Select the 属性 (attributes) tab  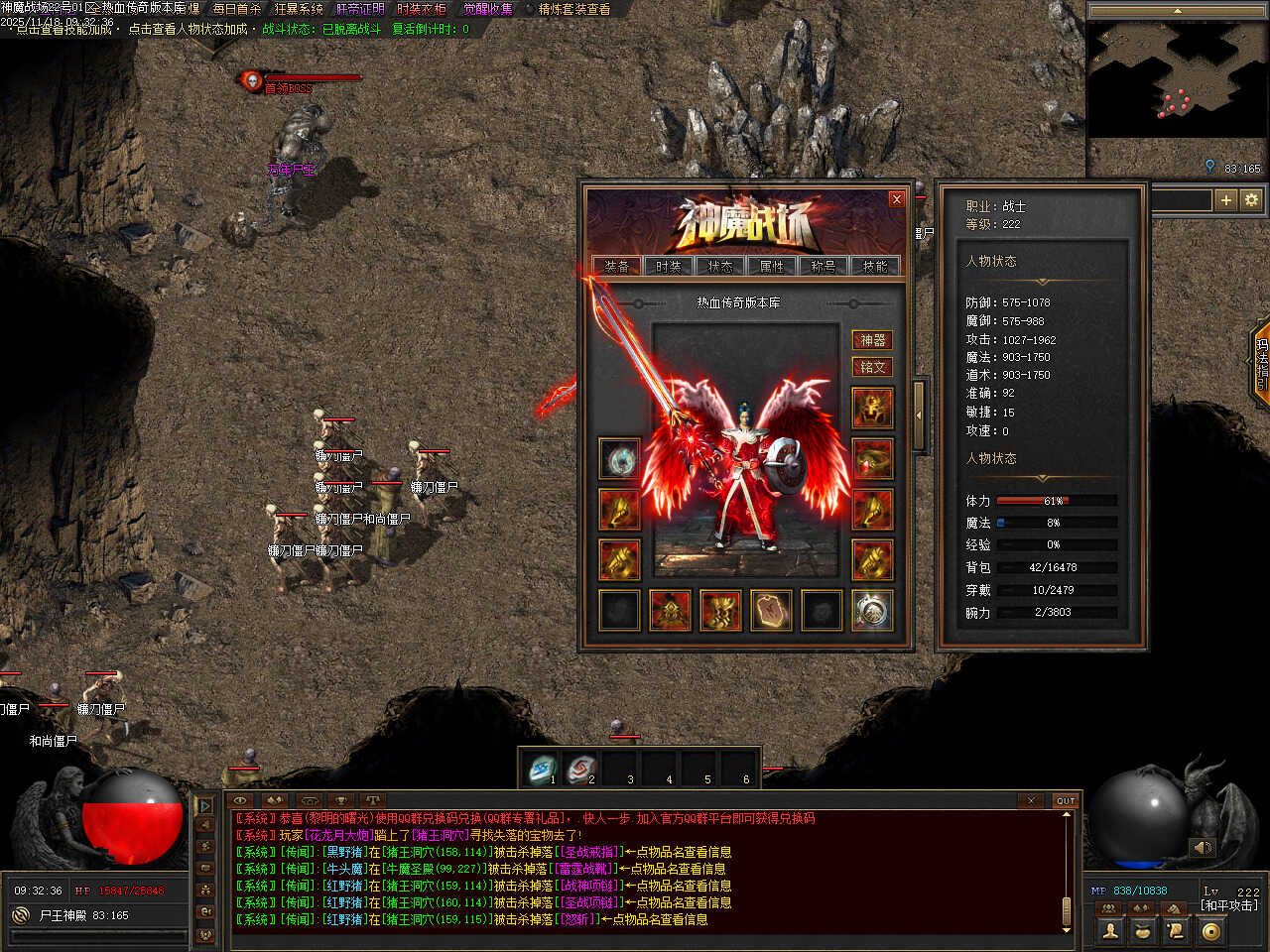pos(772,266)
